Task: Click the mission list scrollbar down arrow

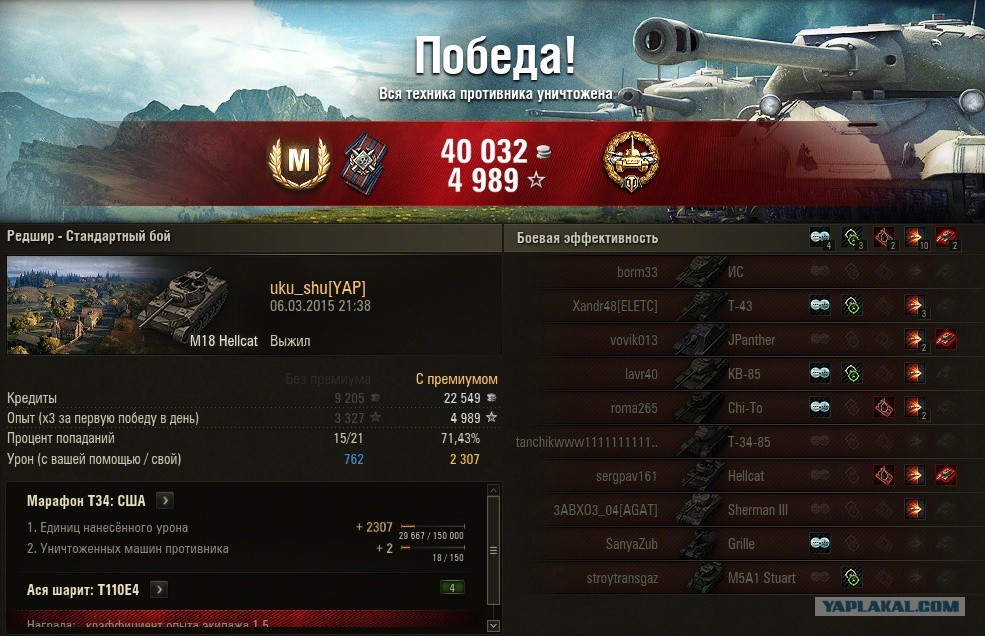Action: coord(492,625)
